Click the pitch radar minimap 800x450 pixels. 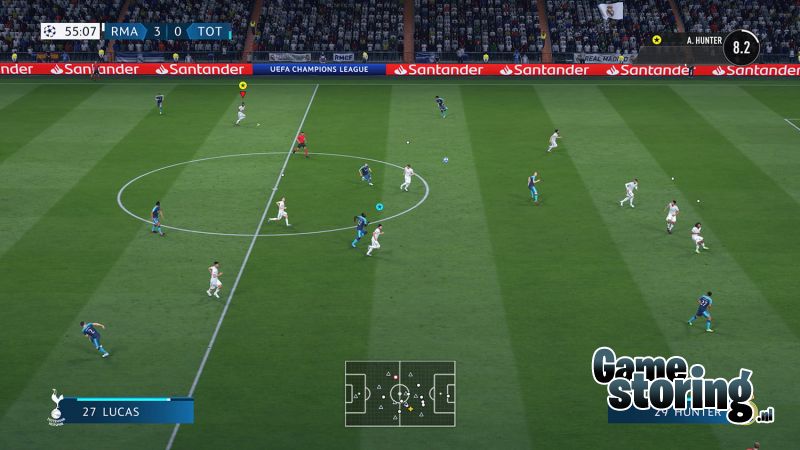400,393
